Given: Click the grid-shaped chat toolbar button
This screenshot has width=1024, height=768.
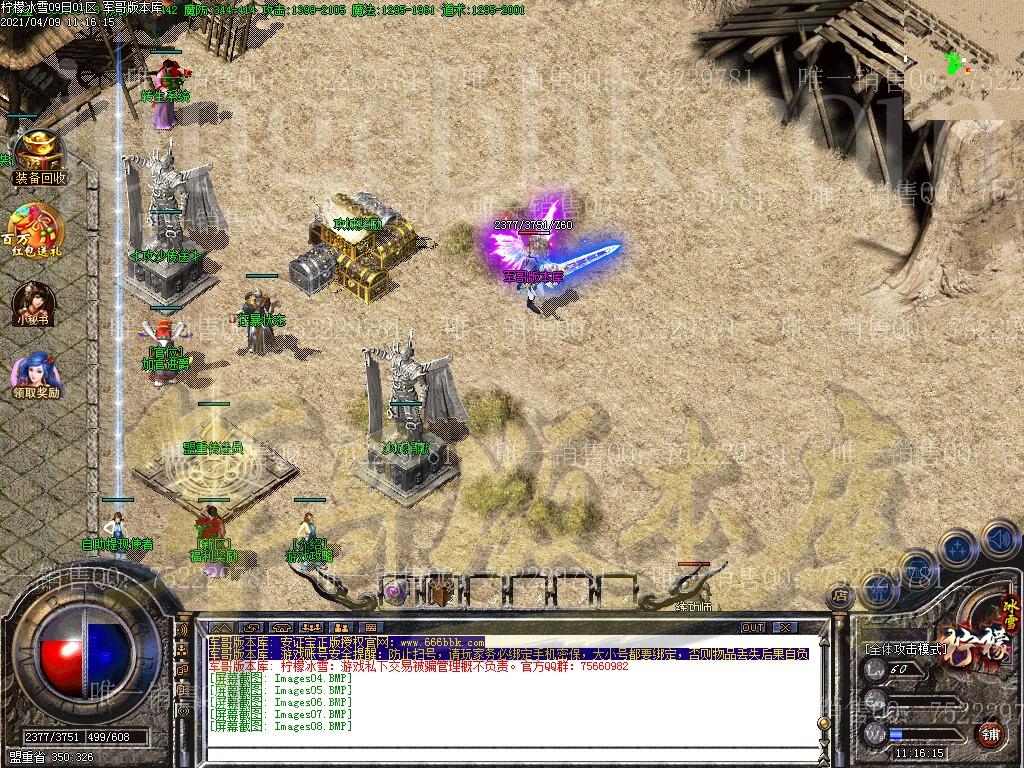Looking at the screenshot, I should pyautogui.click(x=370, y=627).
